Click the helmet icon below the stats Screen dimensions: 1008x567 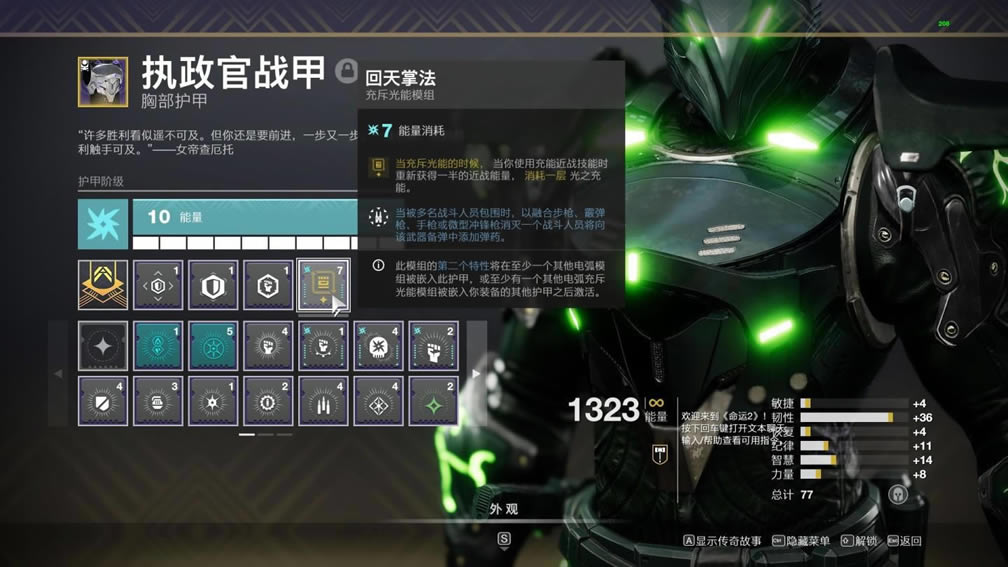click(x=897, y=494)
